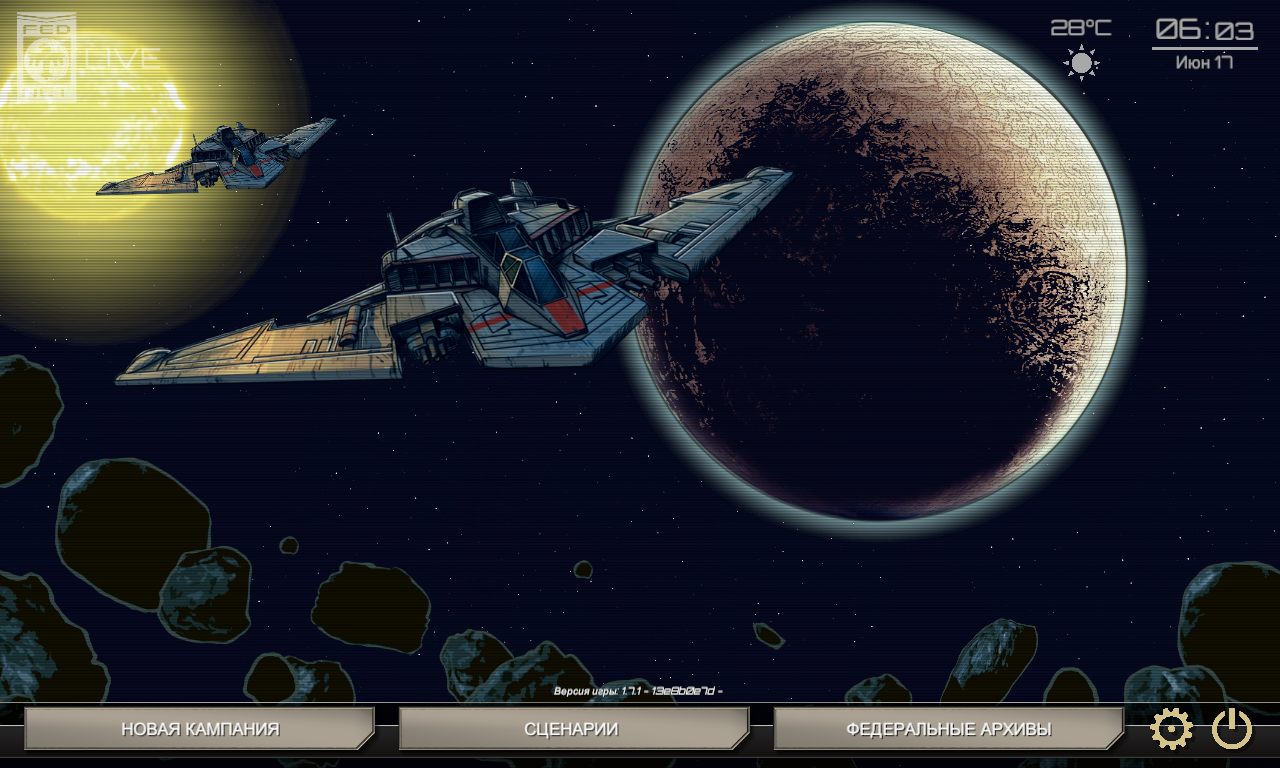This screenshot has width=1280, height=768.
Task: Click the ФЕДЕРАЛЬНЫЕ АРХИВЫ button label
Action: [x=949, y=730]
